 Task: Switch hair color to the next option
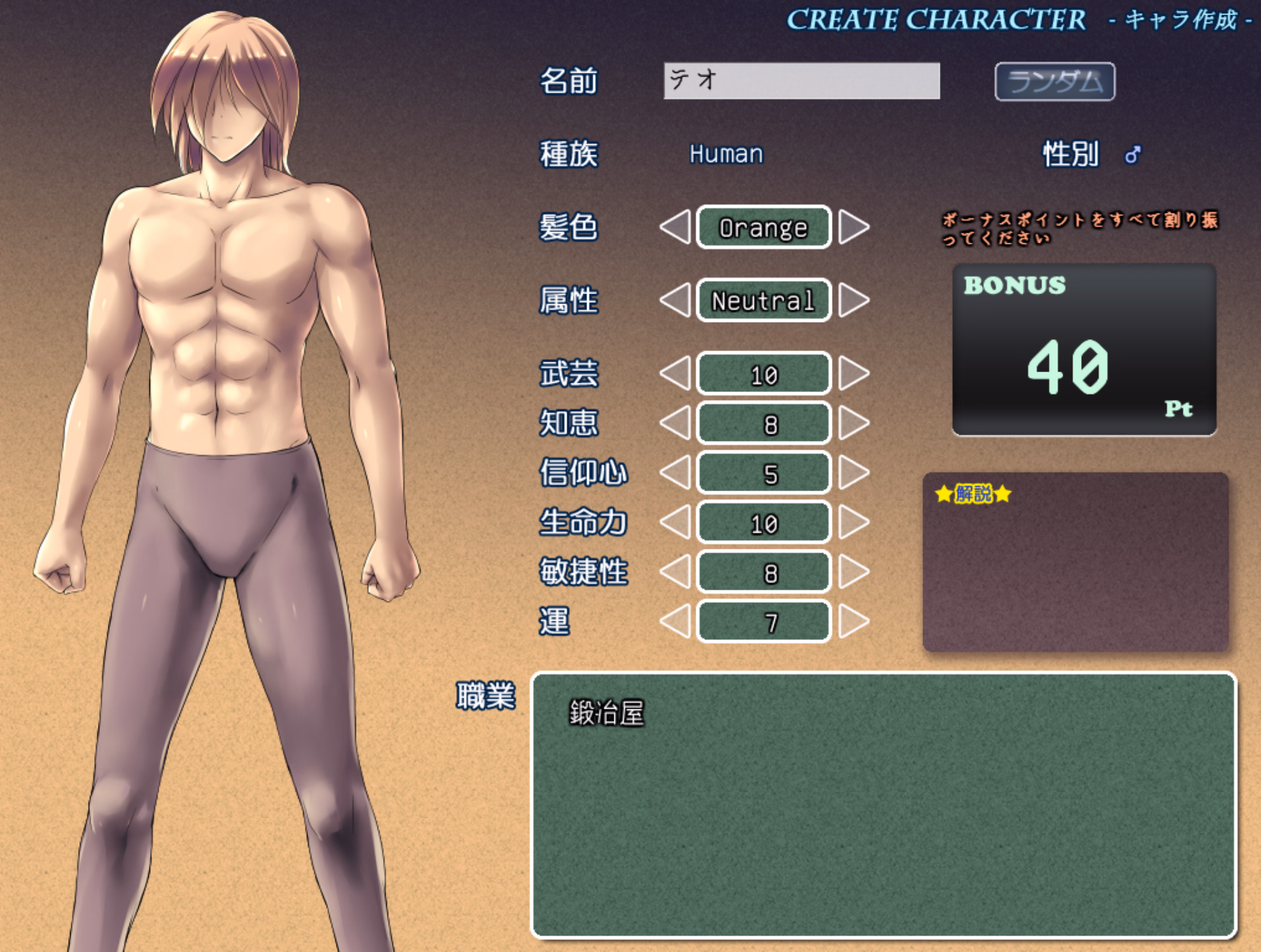pos(853,227)
